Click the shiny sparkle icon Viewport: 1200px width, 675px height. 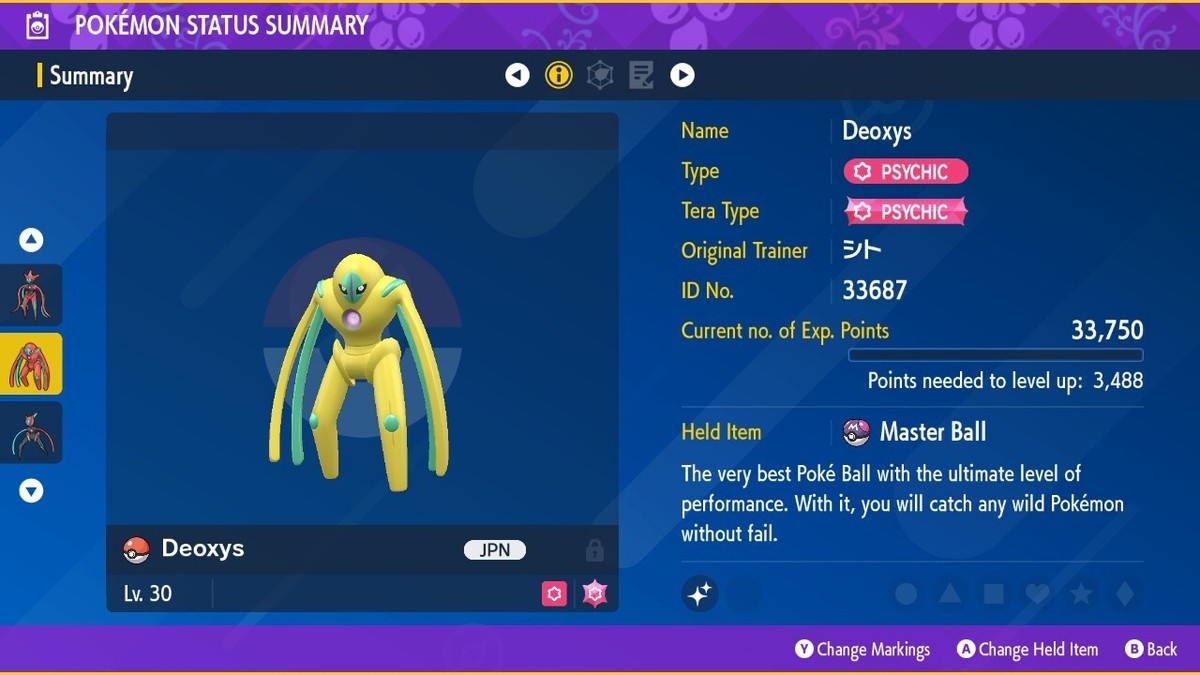[x=700, y=594]
